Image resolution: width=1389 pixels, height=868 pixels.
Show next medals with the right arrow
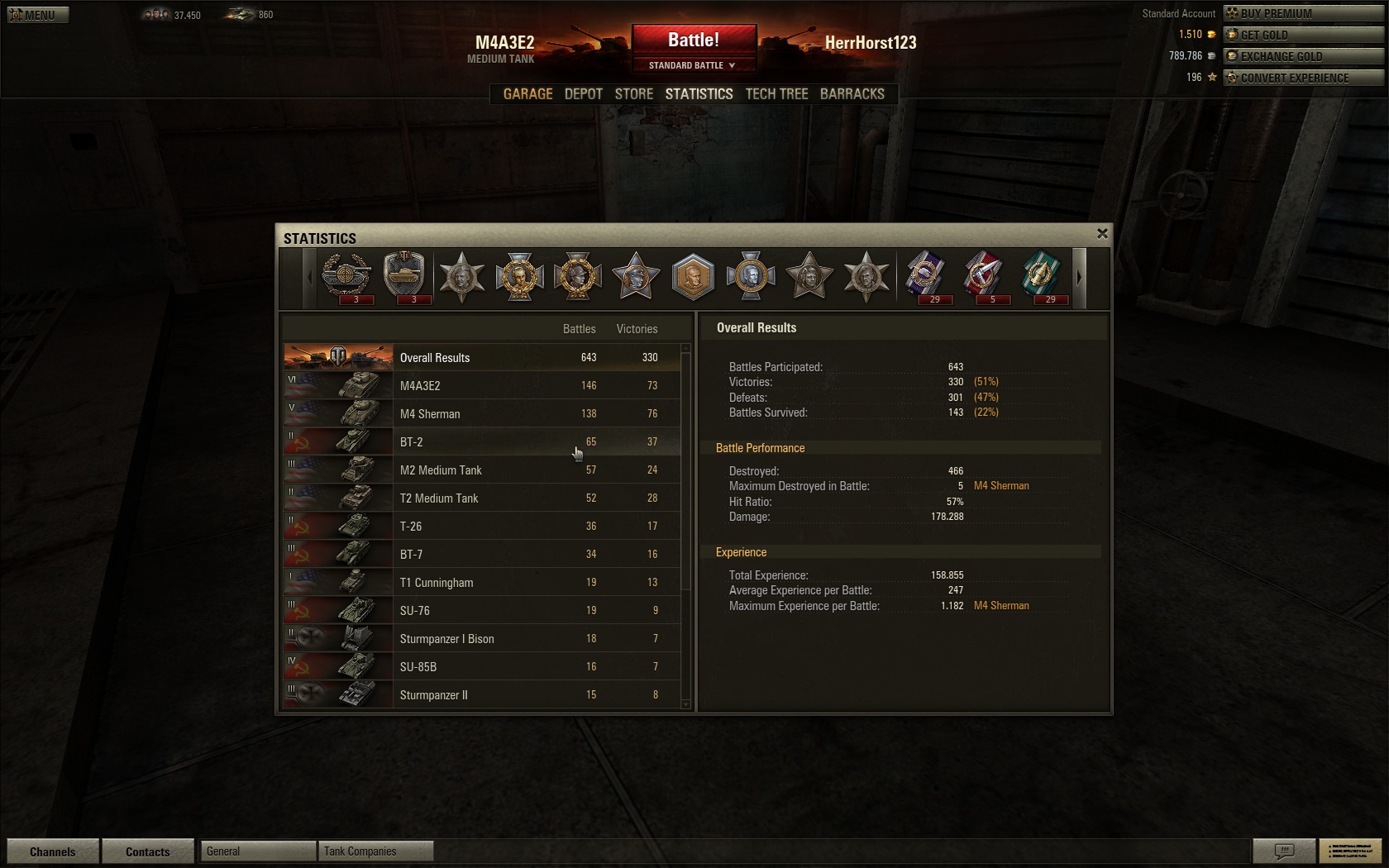point(1079,278)
